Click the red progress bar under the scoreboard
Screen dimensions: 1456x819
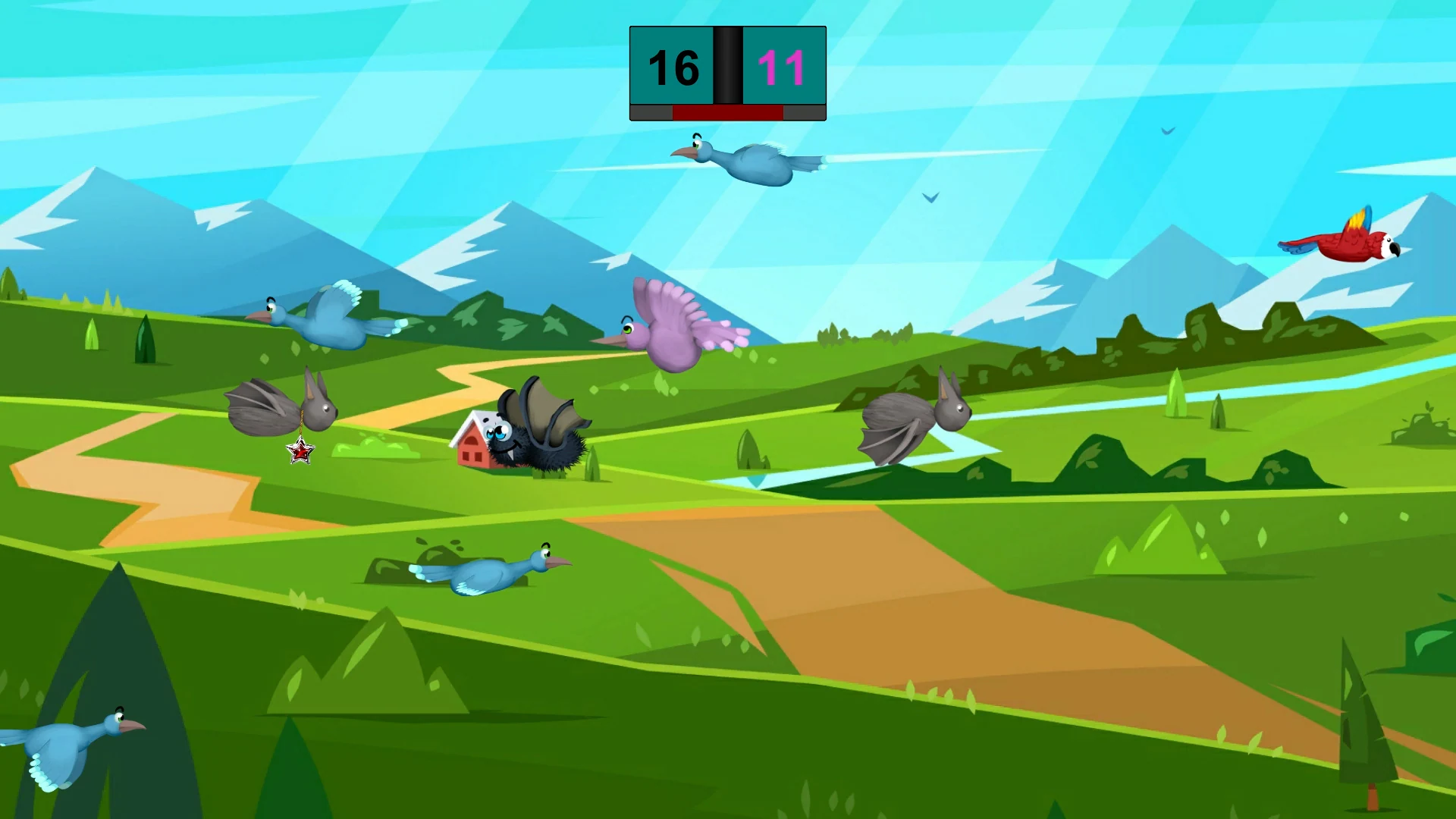coord(726,115)
